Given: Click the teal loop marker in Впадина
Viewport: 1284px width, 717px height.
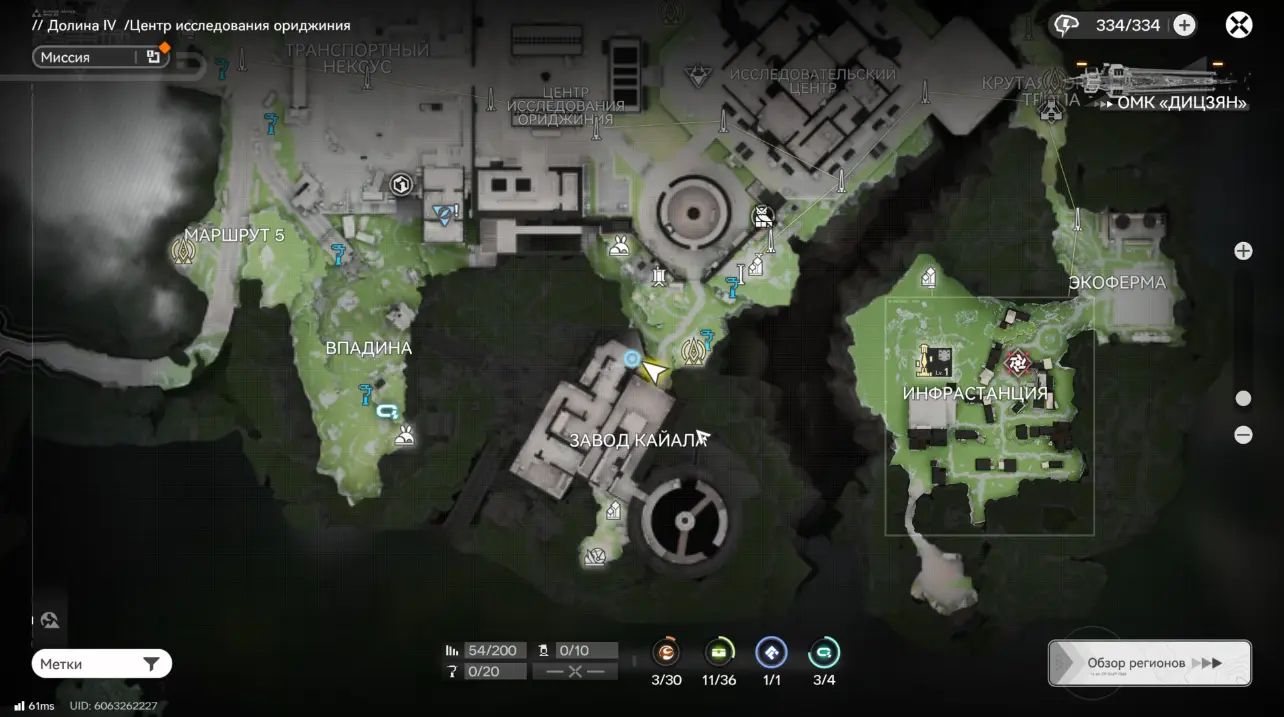Looking at the screenshot, I should click(387, 410).
